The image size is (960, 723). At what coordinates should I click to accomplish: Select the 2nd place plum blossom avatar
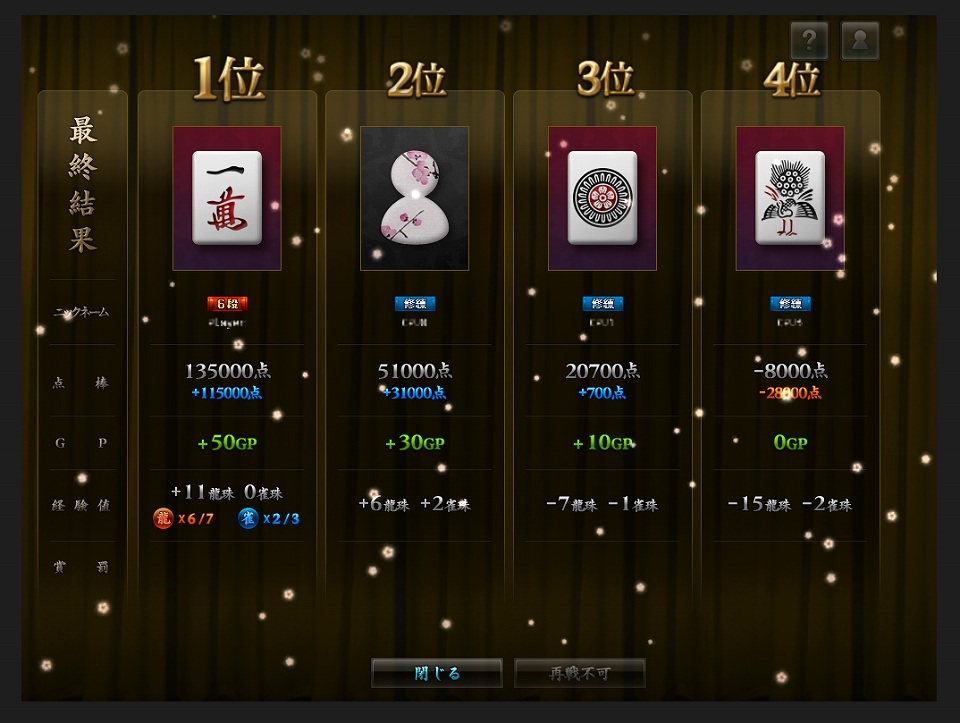click(x=414, y=198)
